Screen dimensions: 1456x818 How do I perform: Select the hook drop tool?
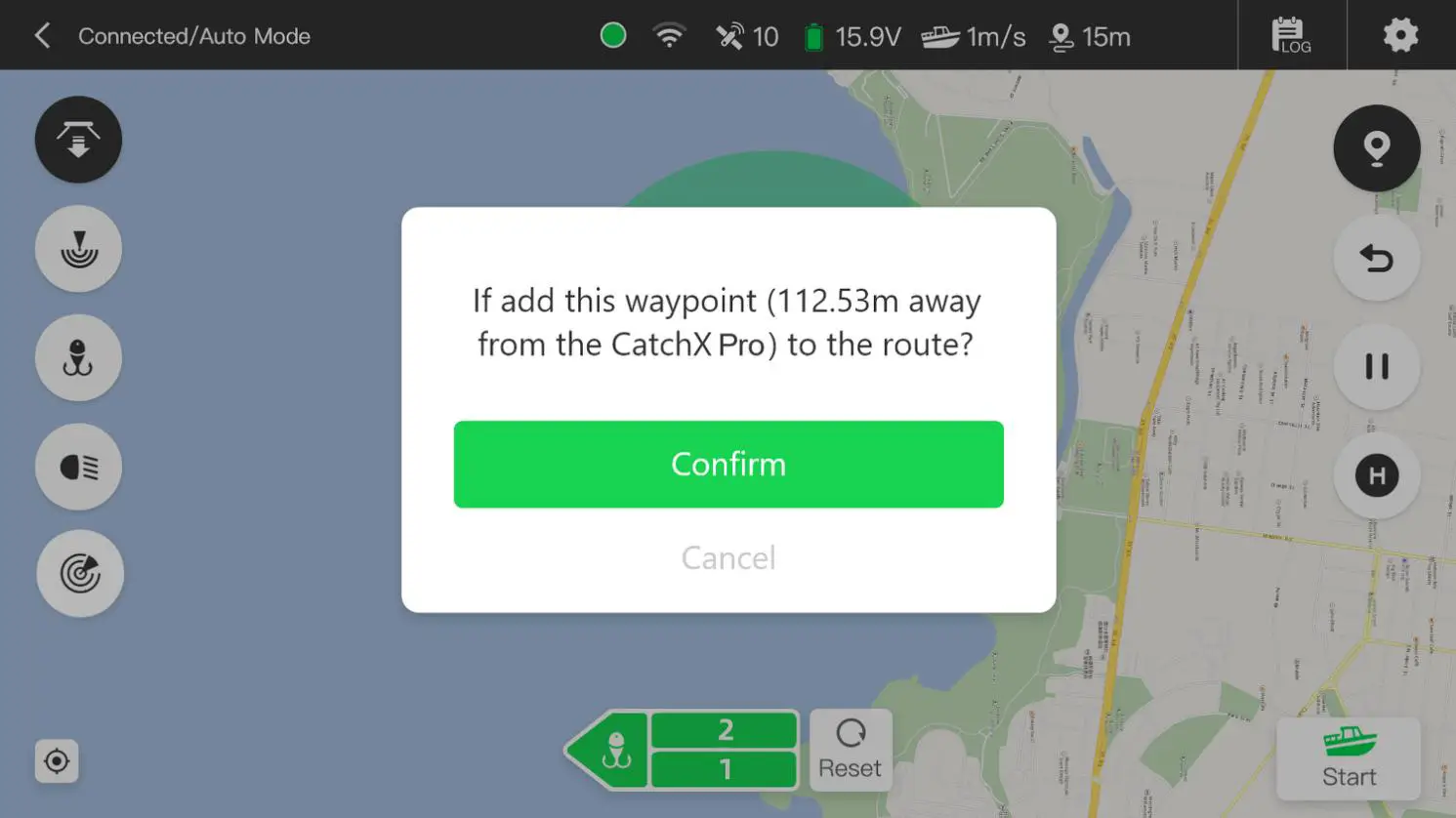[x=78, y=358]
